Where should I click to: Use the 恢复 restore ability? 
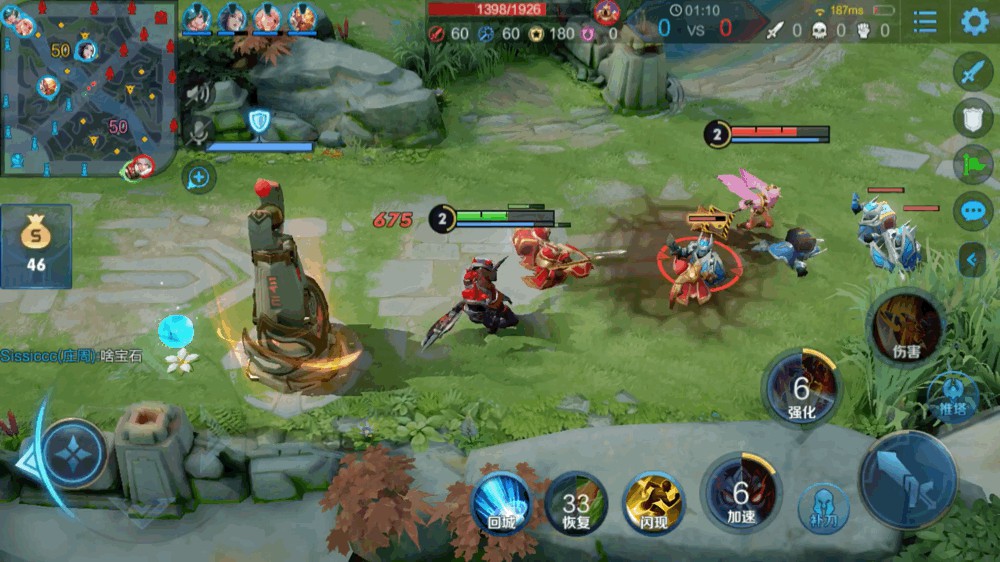[576, 502]
